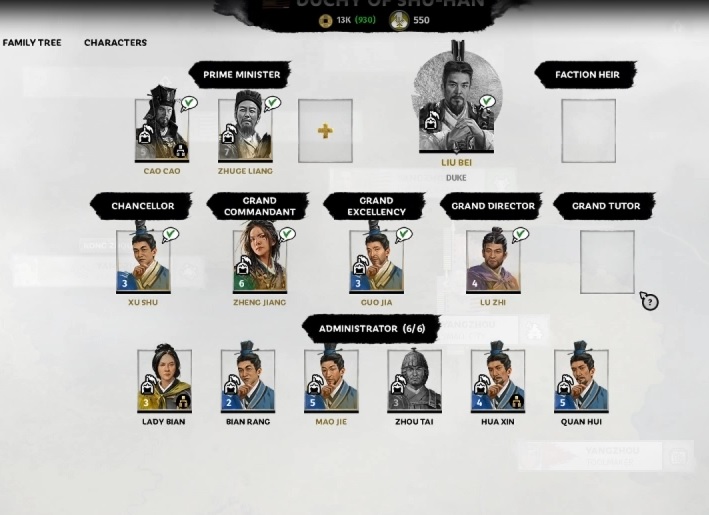Viewport: 709px width, 515px height.
Task: Choose administrator Hua Xin
Action: [x=498, y=380]
